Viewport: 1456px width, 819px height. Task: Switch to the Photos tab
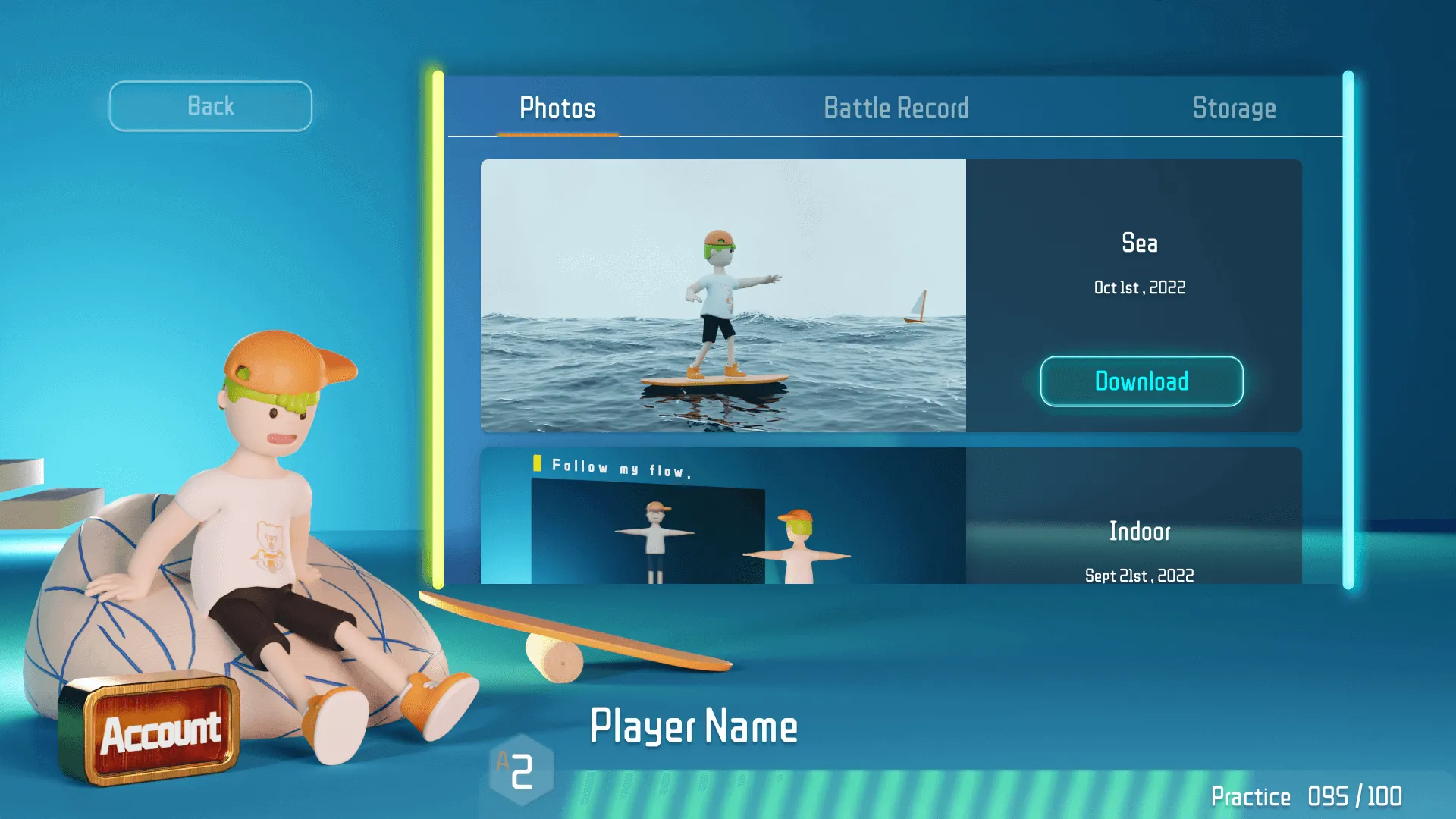pos(557,108)
